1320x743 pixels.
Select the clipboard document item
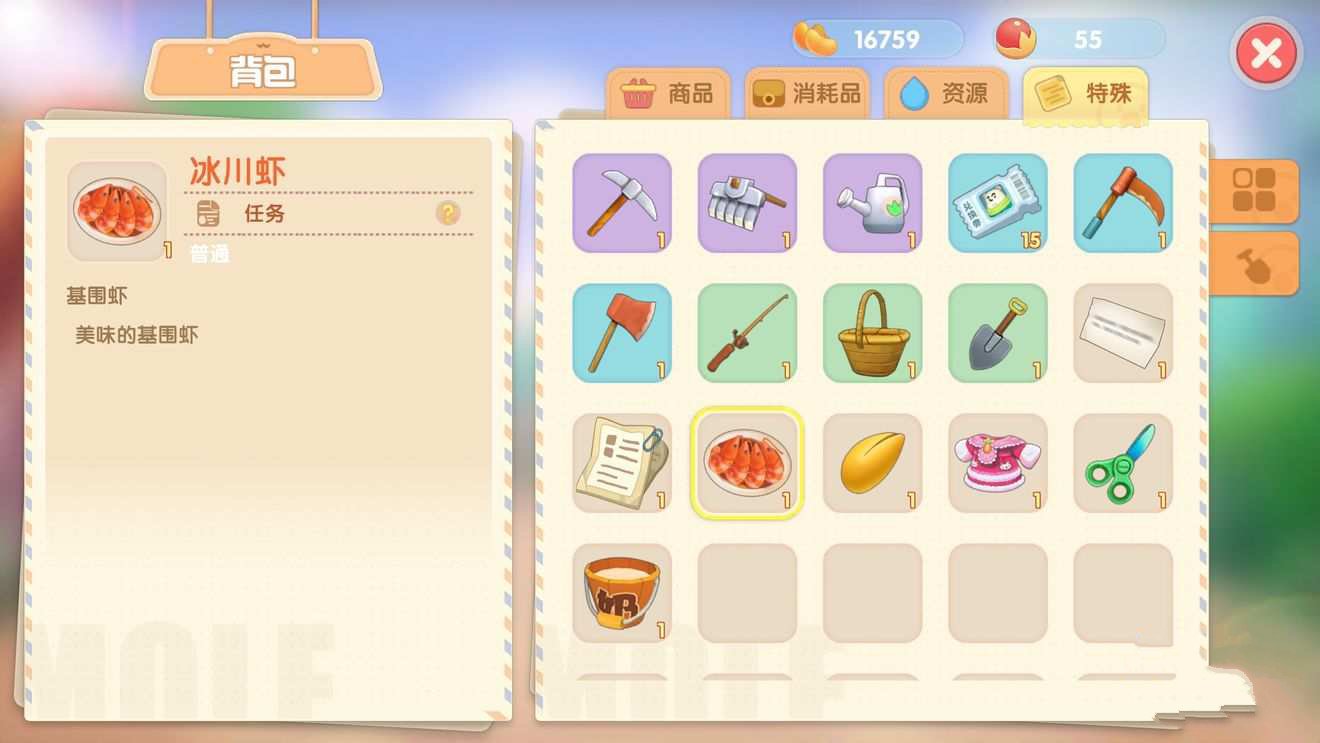point(622,463)
